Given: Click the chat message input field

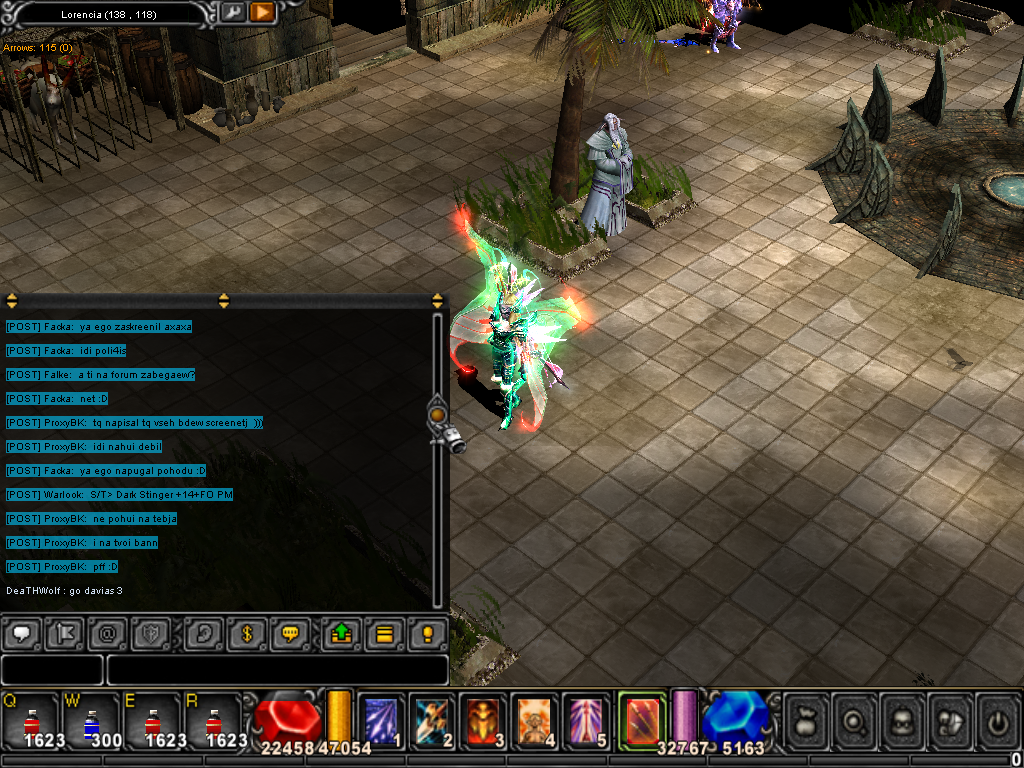Looking at the screenshot, I should click(277, 669).
